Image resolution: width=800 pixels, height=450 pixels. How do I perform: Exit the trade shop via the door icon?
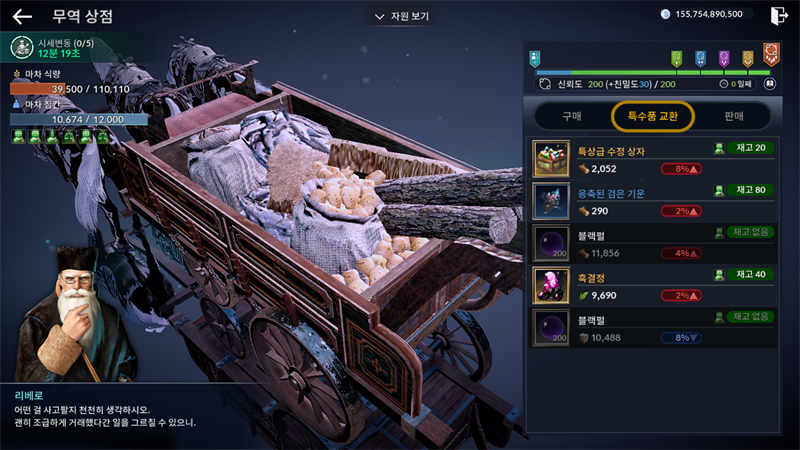coord(779,15)
